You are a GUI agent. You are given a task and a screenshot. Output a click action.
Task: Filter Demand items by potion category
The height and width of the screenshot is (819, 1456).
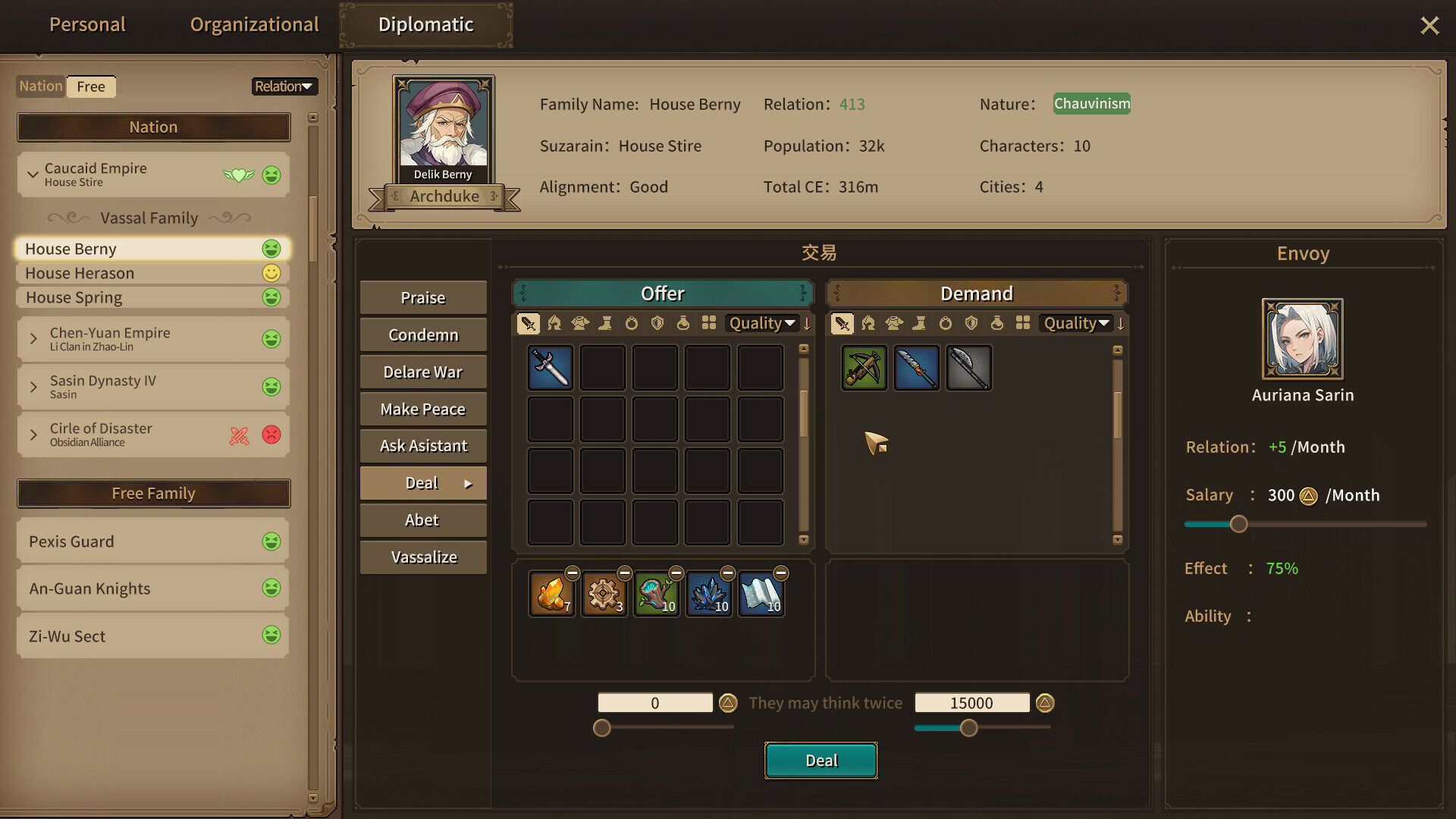point(996,323)
